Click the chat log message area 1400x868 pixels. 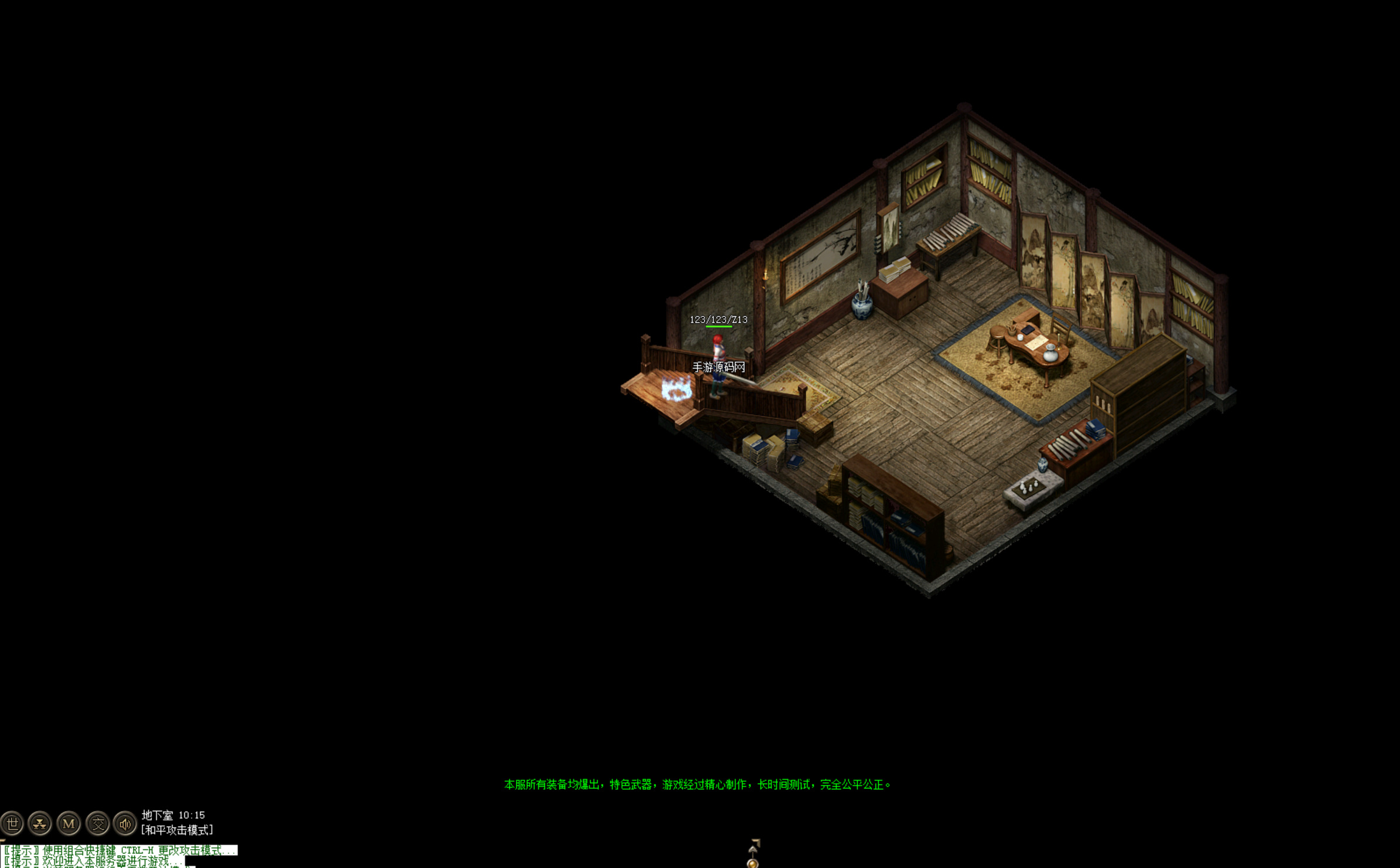pyautogui.click(x=117, y=856)
